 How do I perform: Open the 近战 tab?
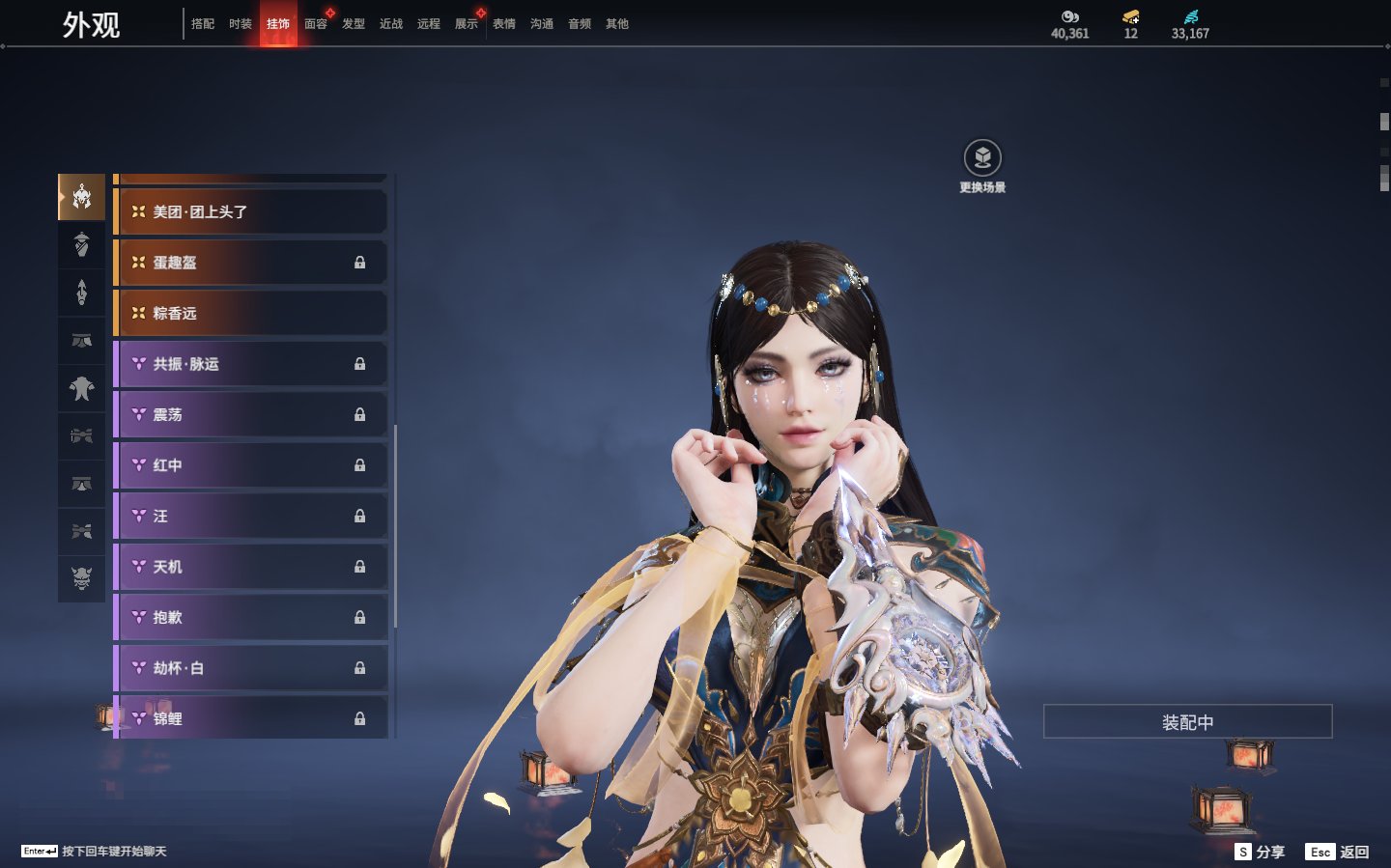click(391, 24)
